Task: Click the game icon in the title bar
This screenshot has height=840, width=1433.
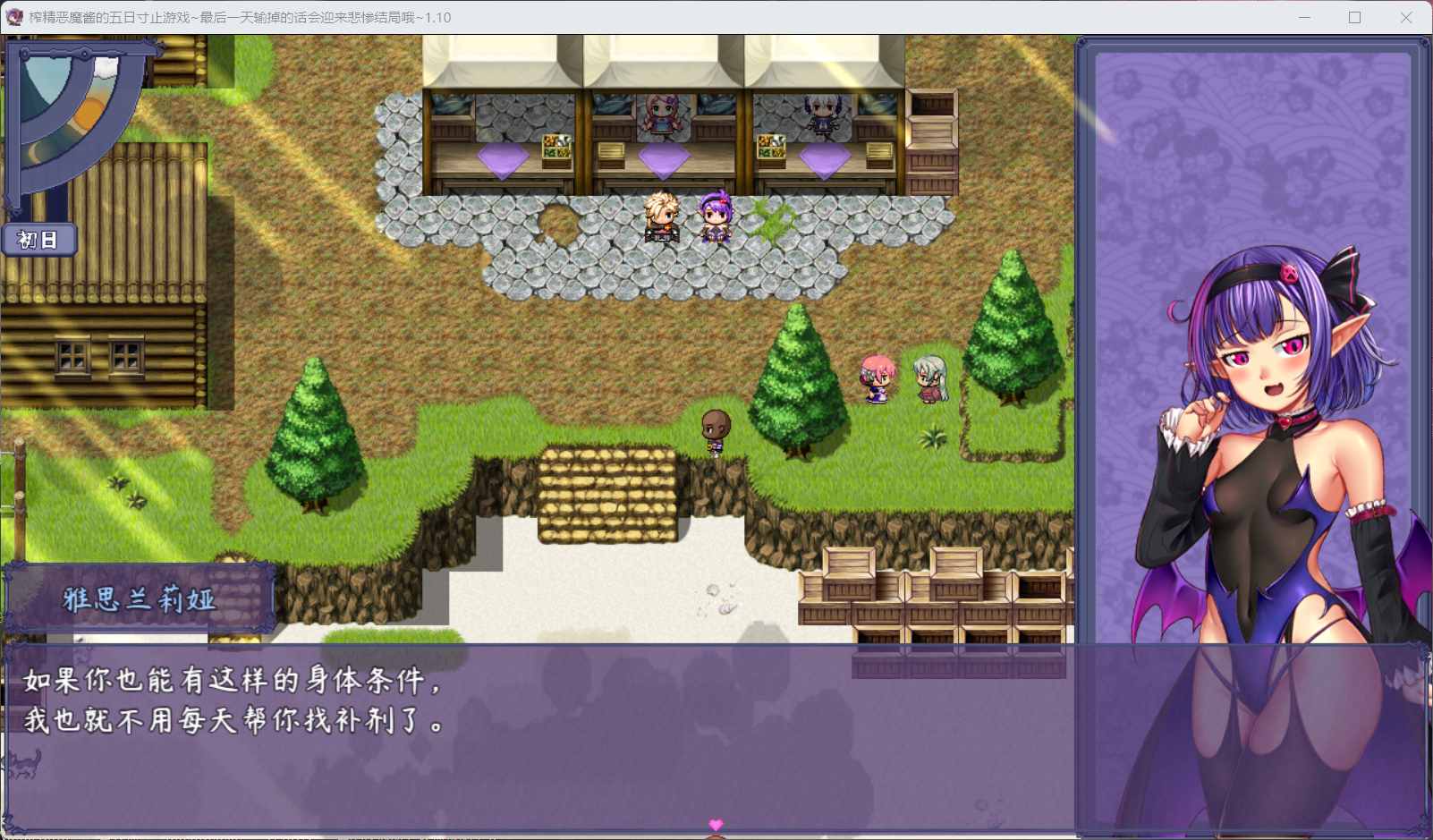Action: [14, 16]
